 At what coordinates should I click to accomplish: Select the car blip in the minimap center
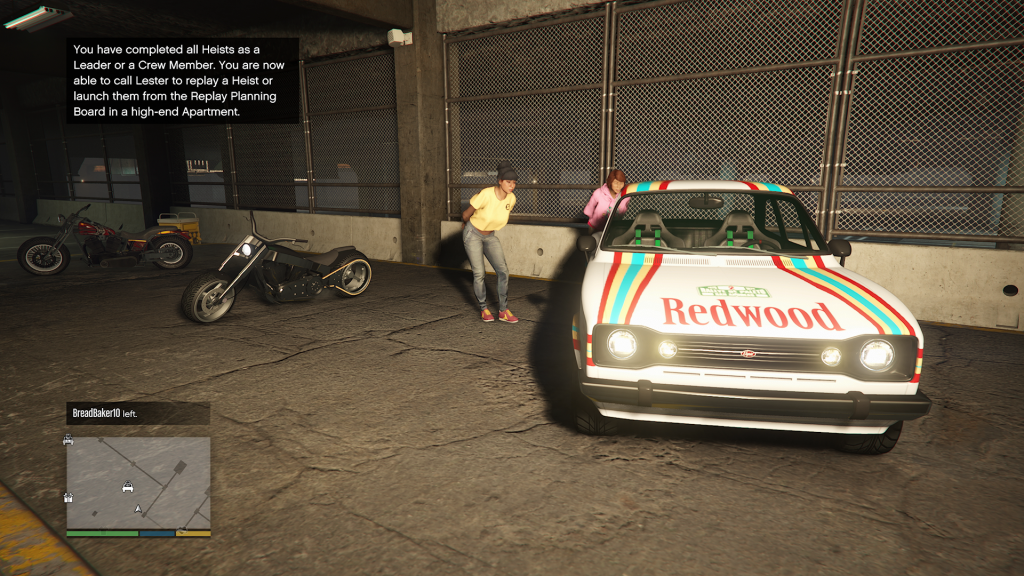pos(128,487)
